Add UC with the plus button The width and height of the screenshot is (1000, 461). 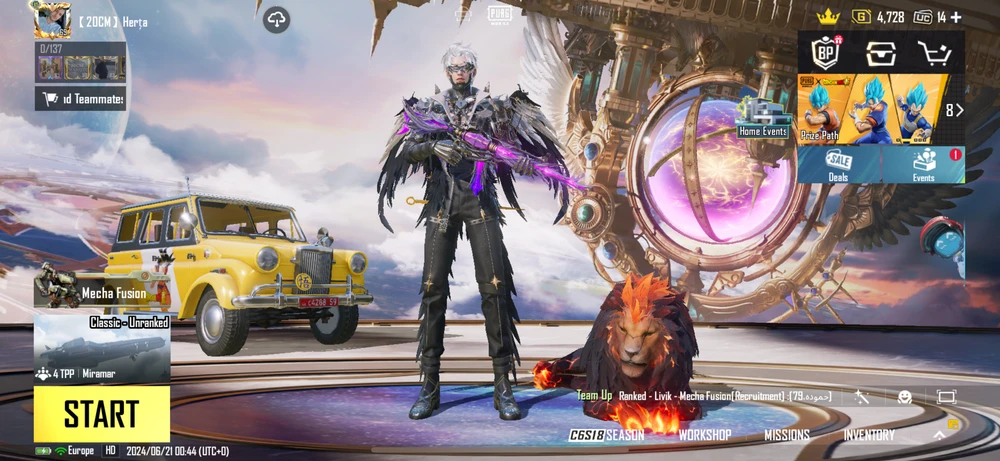956,17
